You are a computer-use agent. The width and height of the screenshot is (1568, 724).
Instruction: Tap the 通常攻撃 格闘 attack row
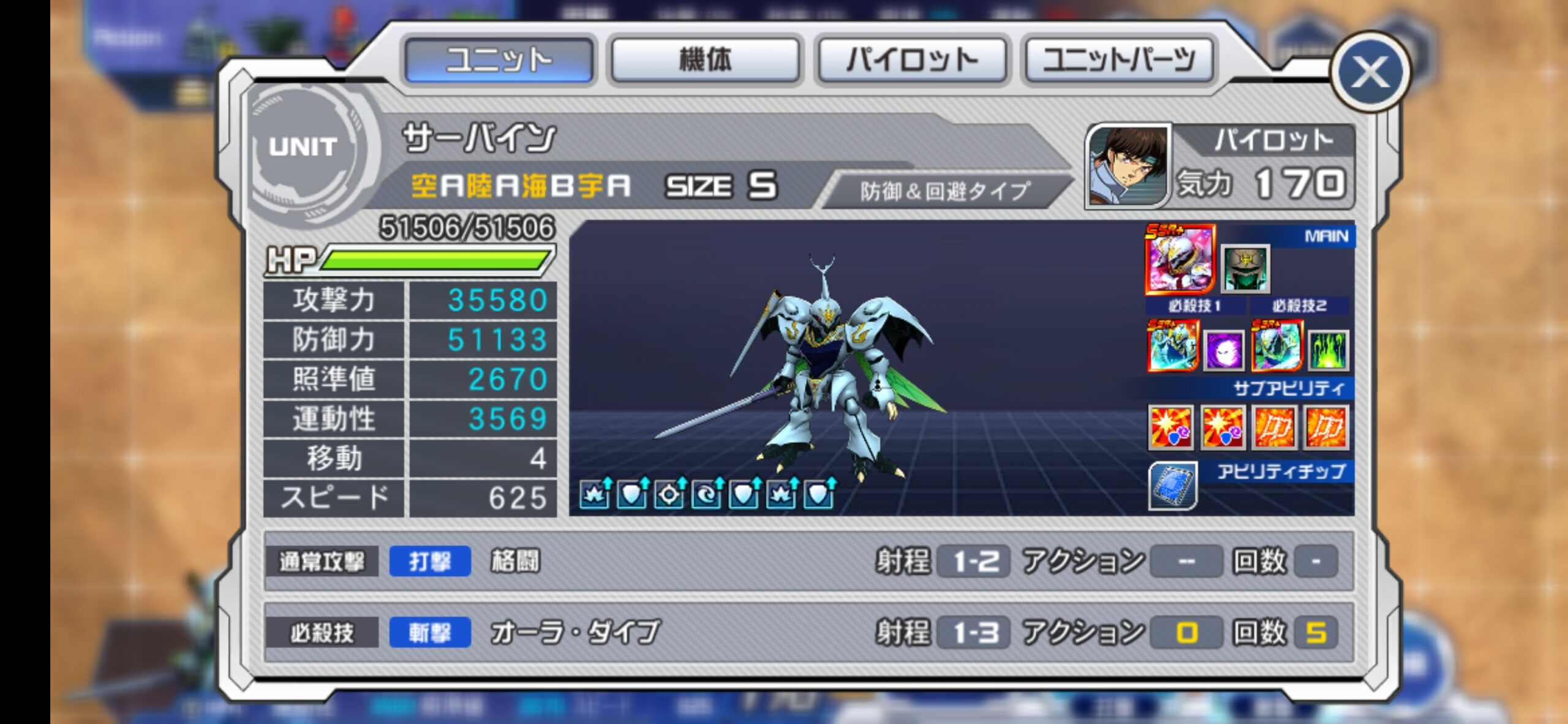pyautogui.click(x=807, y=561)
